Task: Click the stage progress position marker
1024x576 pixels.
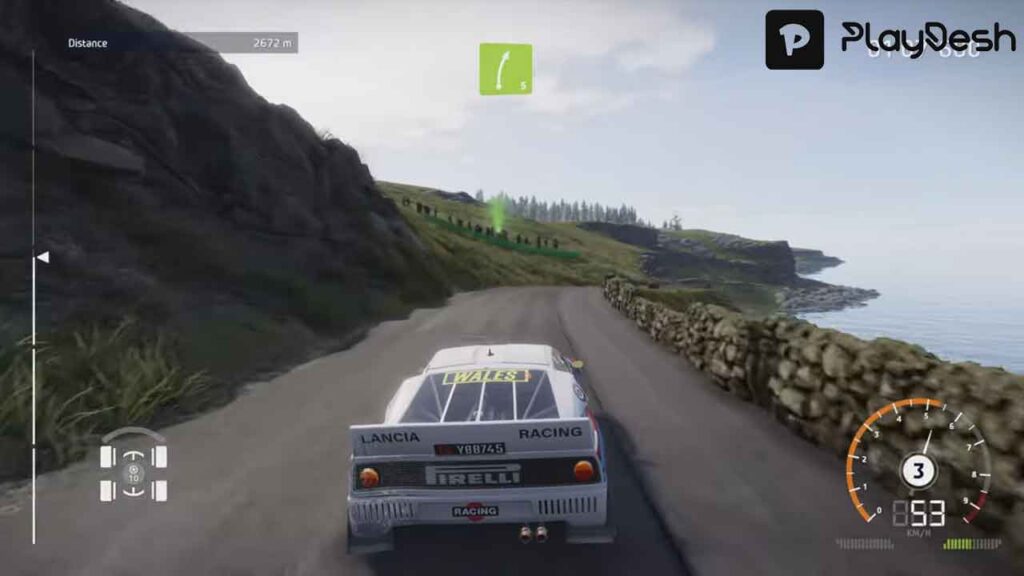Action: point(42,257)
